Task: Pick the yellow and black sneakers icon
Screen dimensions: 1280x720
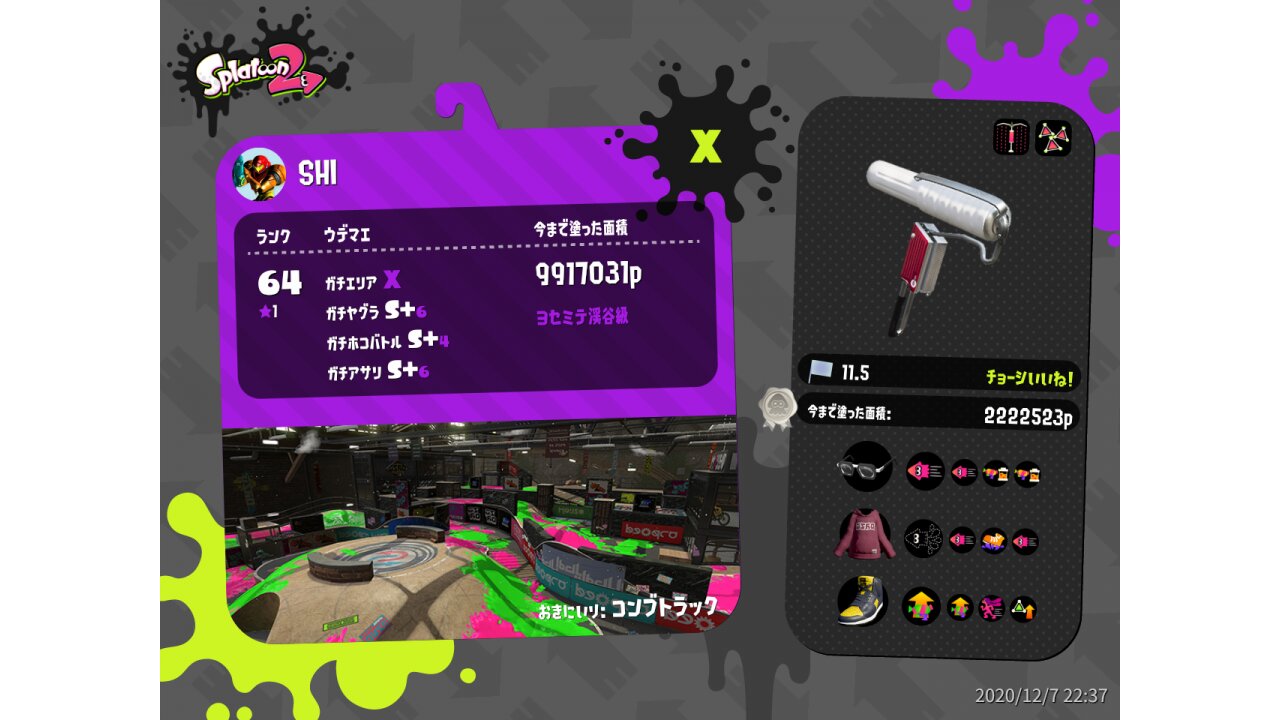Action: (x=861, y=603)
